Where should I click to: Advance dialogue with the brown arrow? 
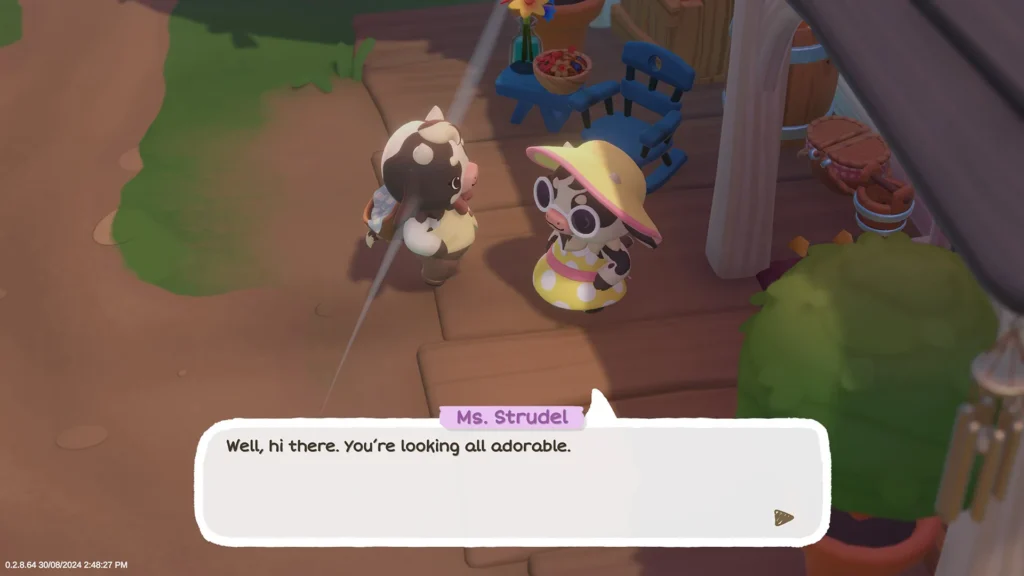pyautogui.click(x=783, y=517)
